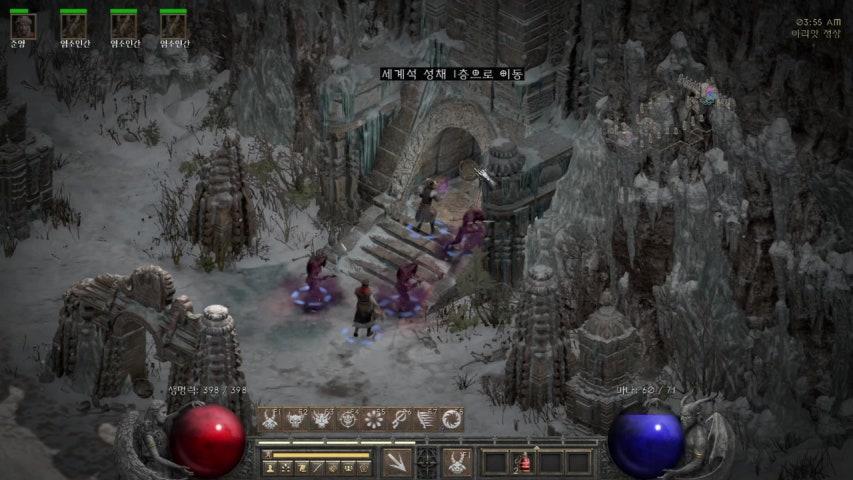Activate the F5 white petal ring skill
The height and width of the screenshot is (480, 853).
click(x=375, y=419)
